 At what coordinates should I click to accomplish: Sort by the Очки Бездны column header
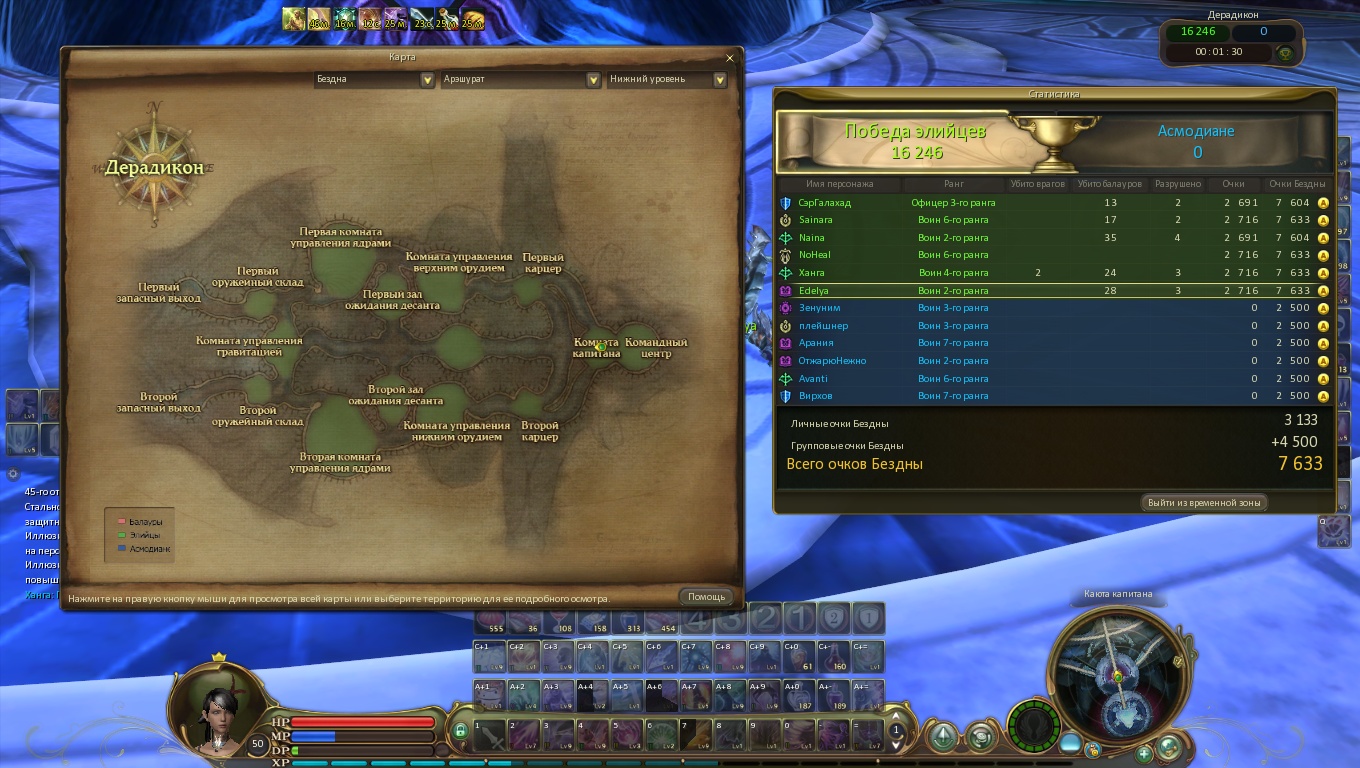click(1296, 184)
